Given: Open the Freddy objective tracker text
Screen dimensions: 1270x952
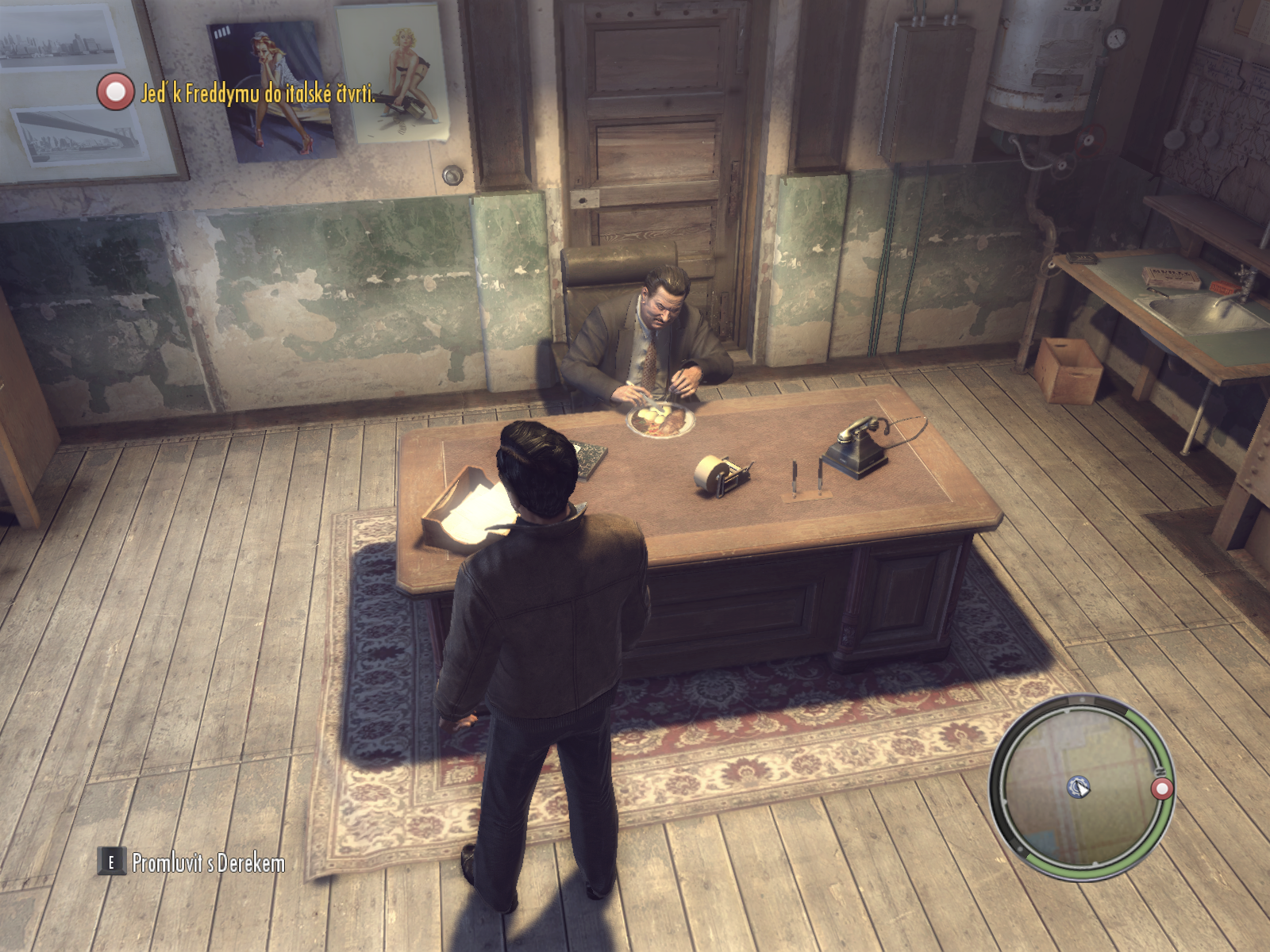Looking at the screenshot, I should pos(258,94).
